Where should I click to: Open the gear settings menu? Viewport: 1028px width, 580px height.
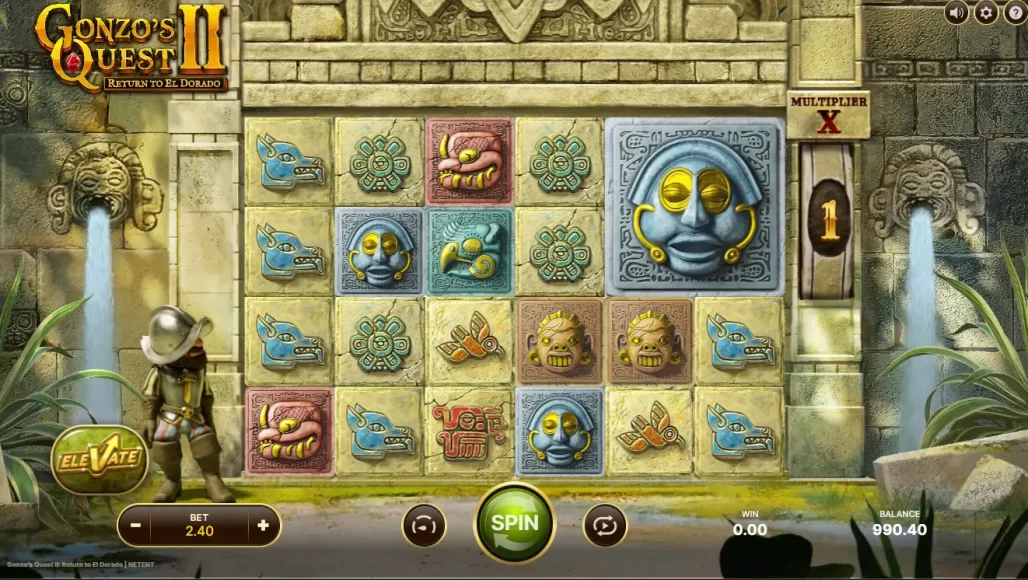[x=986, y=13]
